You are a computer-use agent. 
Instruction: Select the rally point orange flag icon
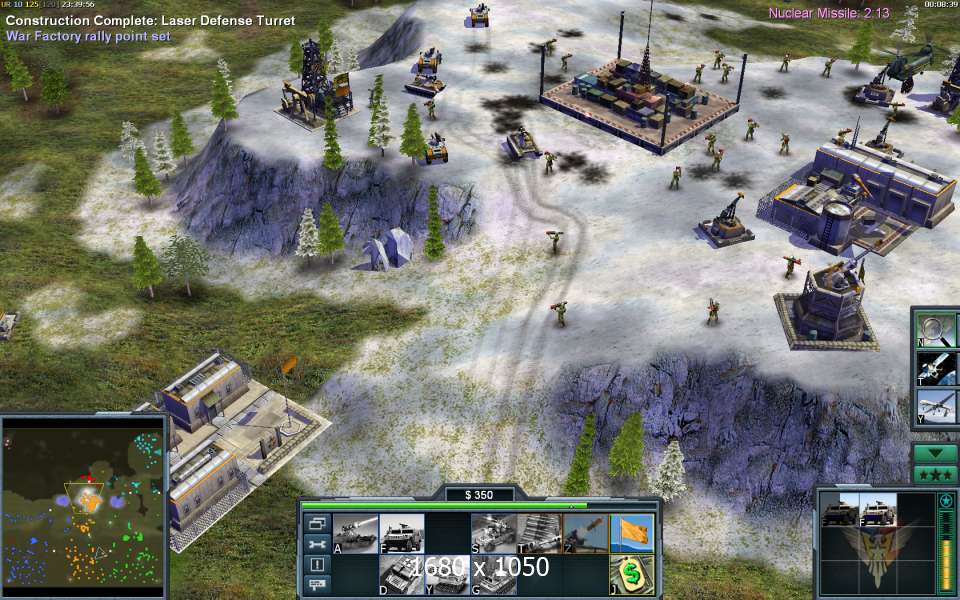coord(631,534)
